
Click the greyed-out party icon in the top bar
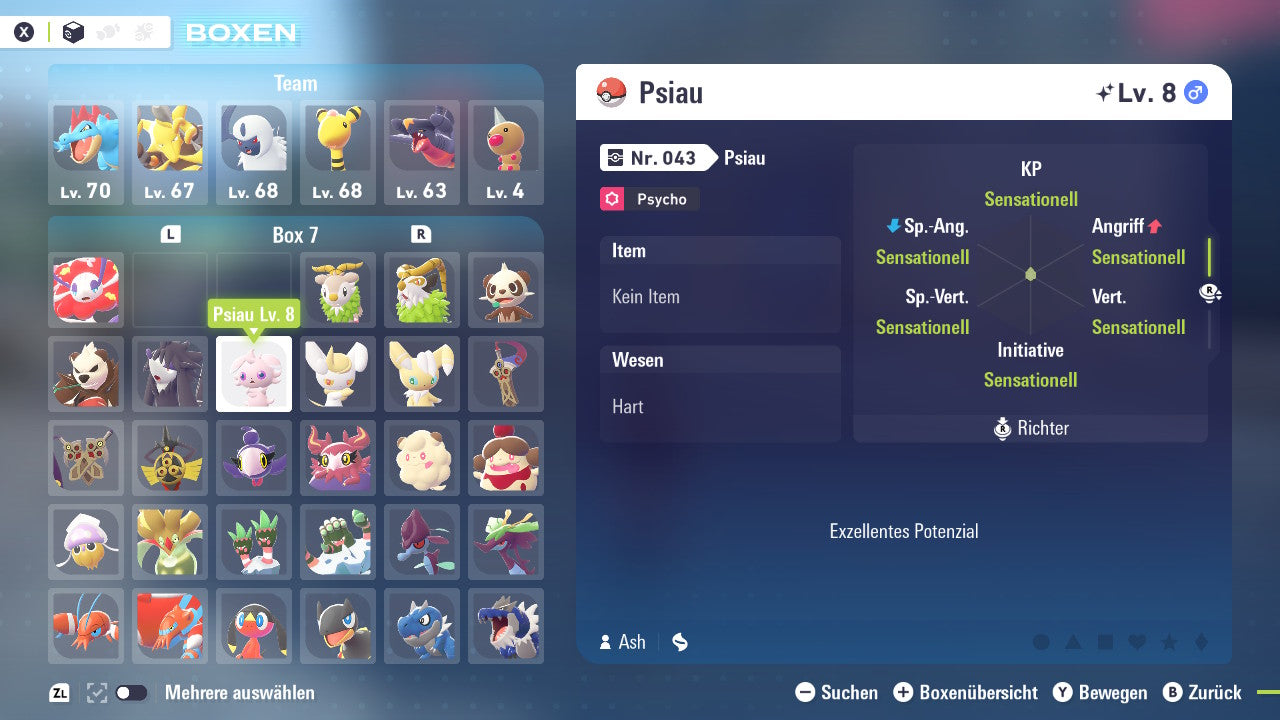(x=106, y=31)
